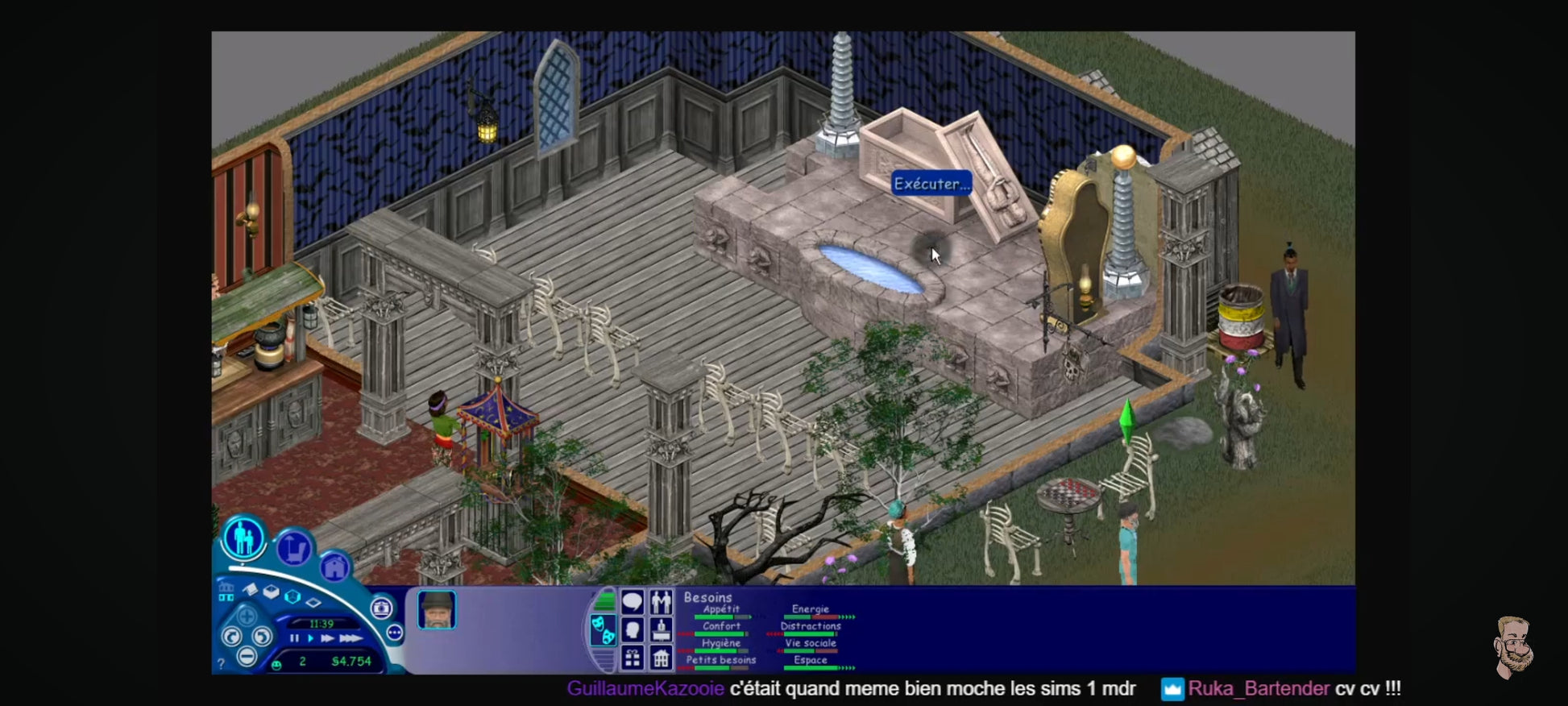Zoom in with the plus button

[246, 617]
